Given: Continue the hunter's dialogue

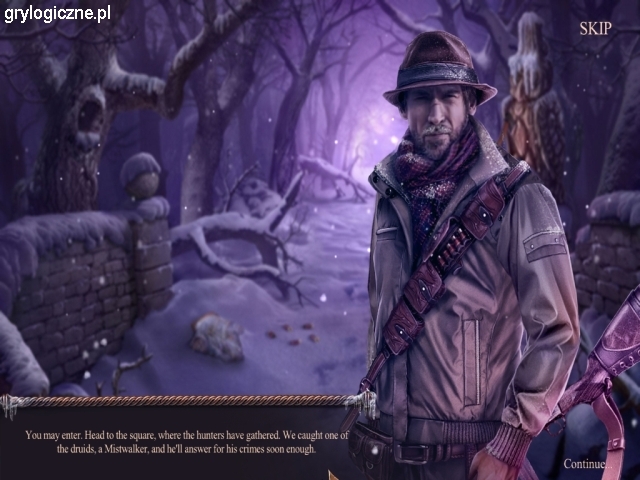Looking at the screenshot, I should click(x=585, y=464).
